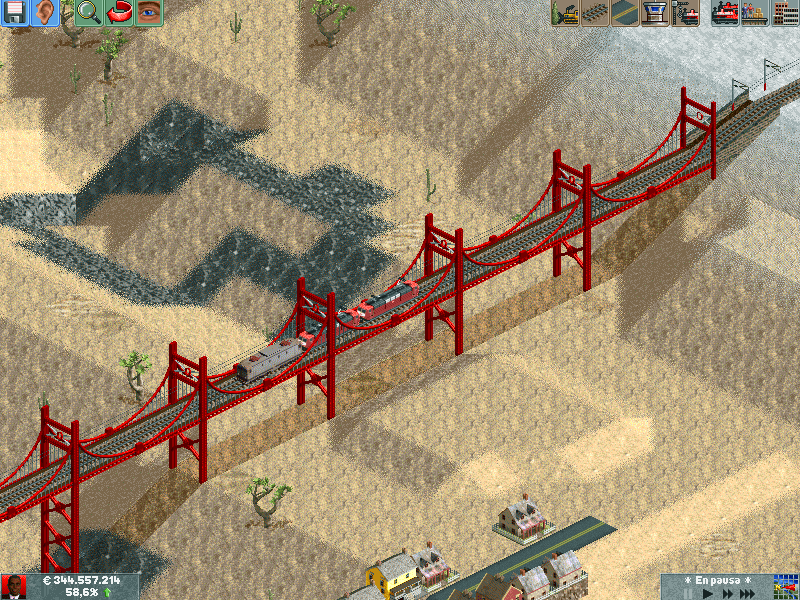
Task: Click the red arrow rotate view button
Action: [119, 13]
